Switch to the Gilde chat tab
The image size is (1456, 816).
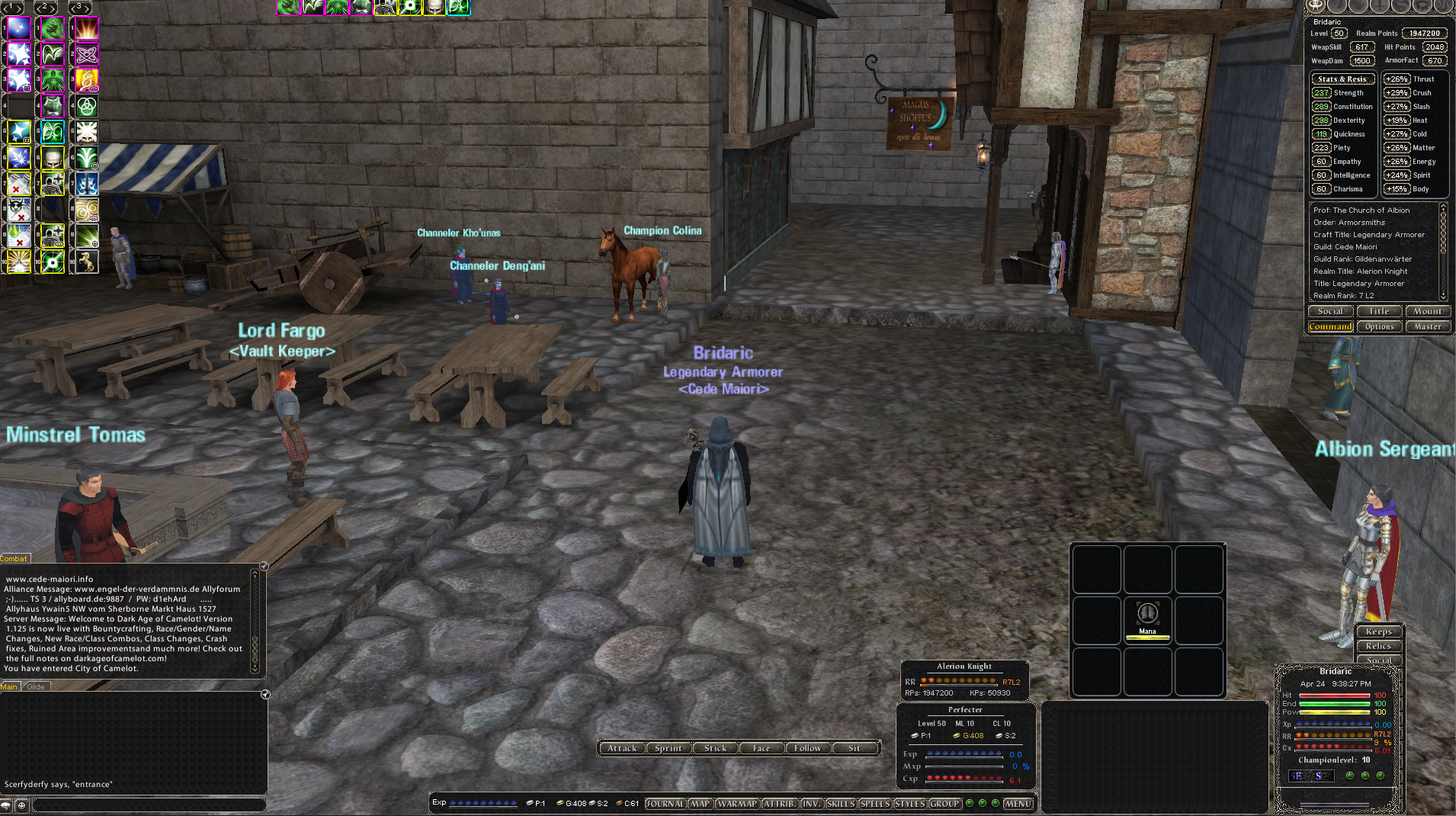(x=36, y=686)
